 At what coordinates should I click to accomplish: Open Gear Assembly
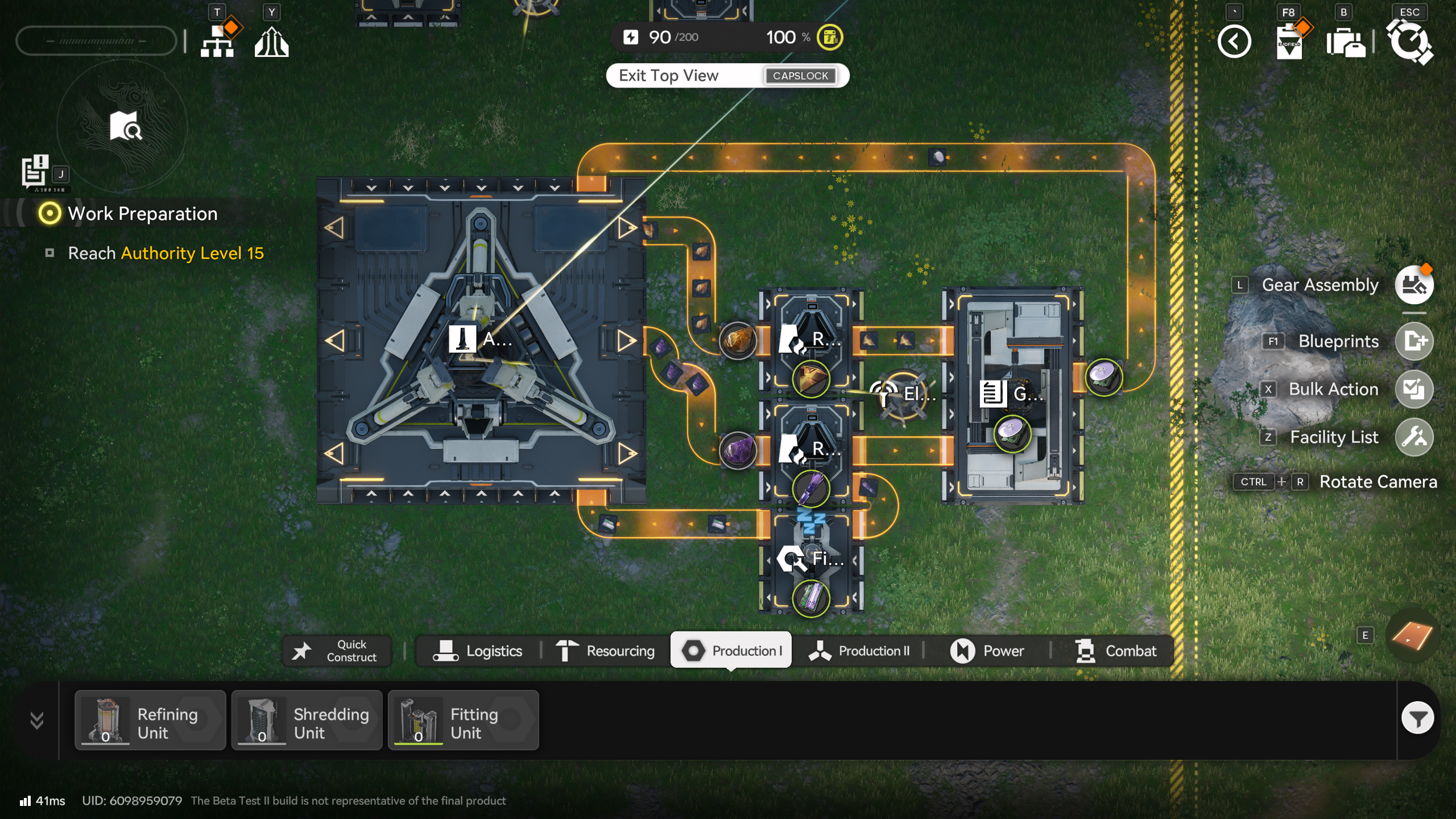pyautogui.click(x=1414, y=285)
